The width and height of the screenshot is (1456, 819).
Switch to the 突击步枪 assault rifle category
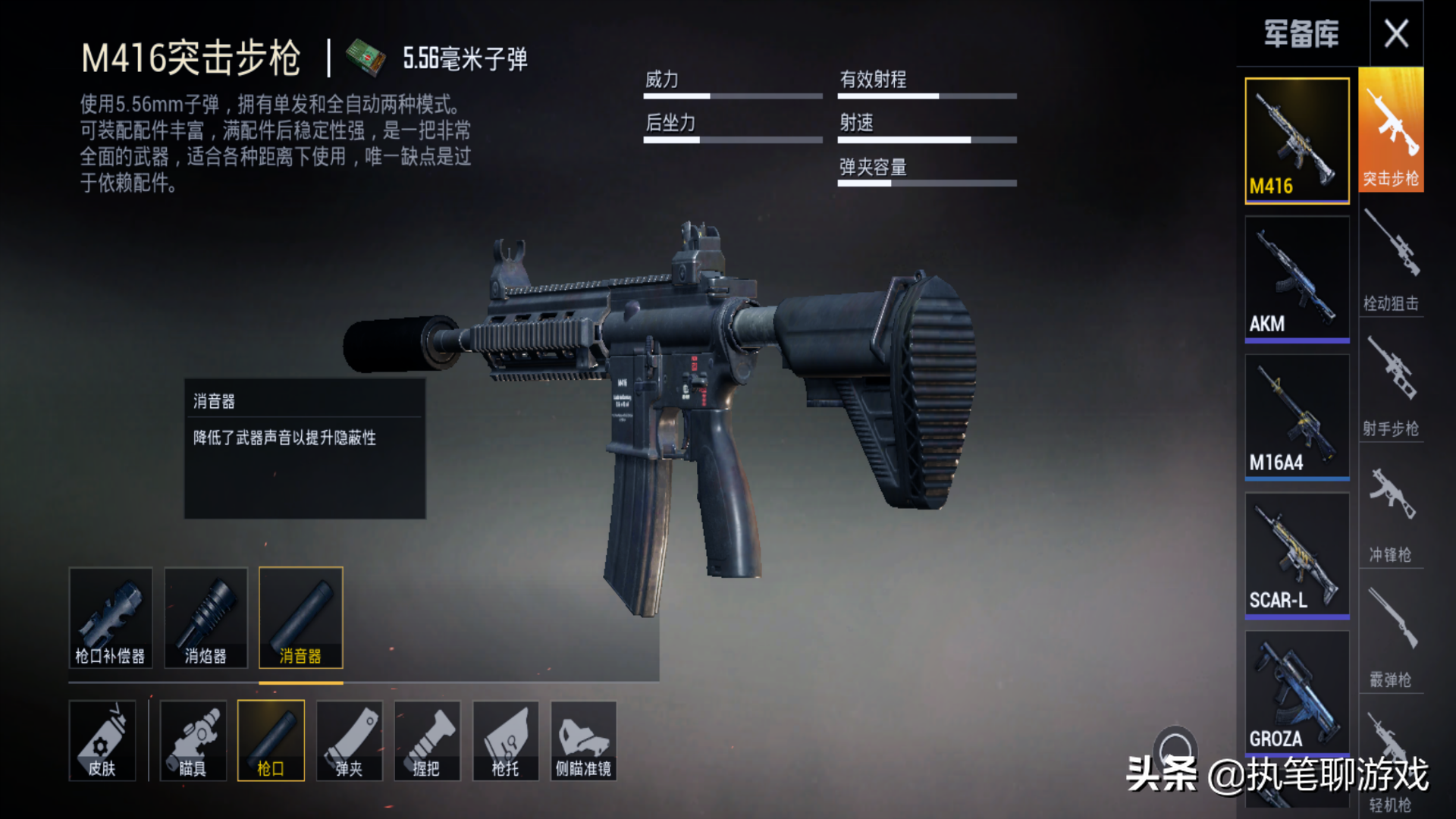[x=1391, y=130]
